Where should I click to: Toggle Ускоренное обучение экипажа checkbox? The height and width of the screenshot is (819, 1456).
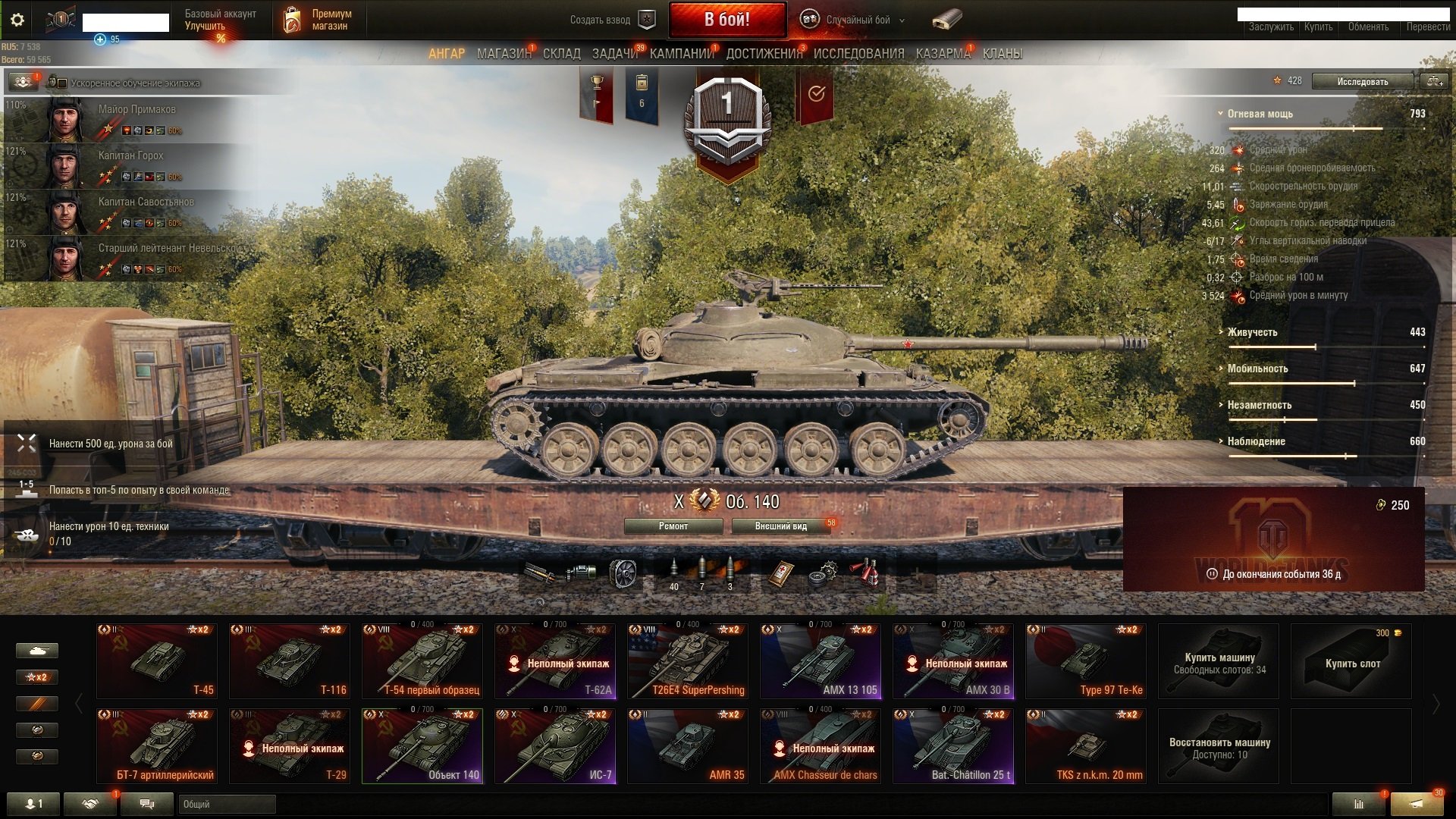point(63,83)
